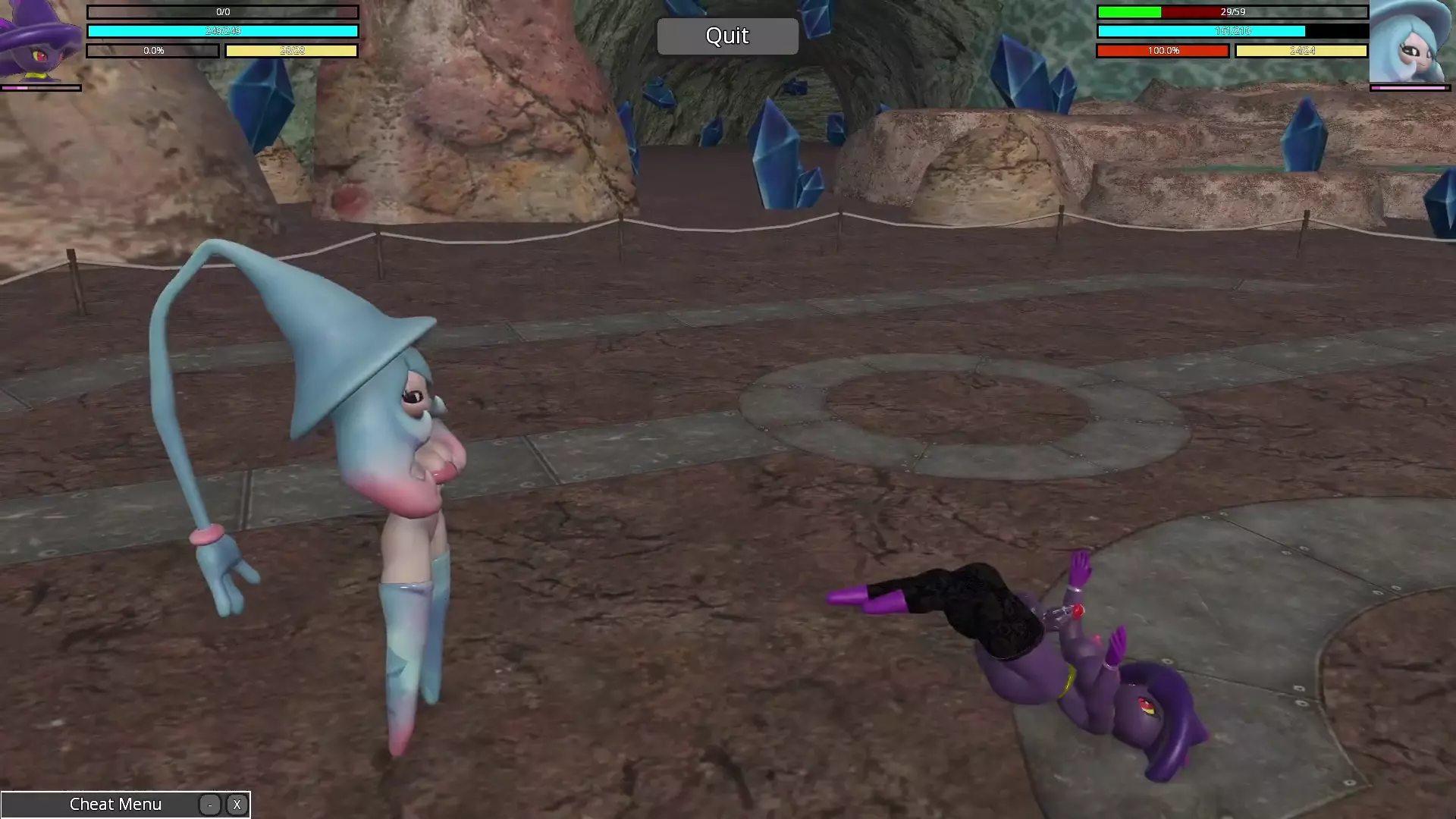Select the Cheat Menu title bar
This screenshot has width=1456, height=819.
tap(115, 805)
